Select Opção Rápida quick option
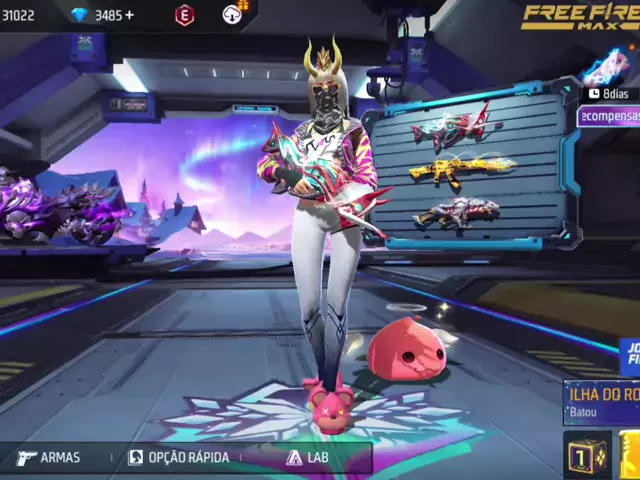The width and height of the screenshot is (640, 480). point(178,458)
